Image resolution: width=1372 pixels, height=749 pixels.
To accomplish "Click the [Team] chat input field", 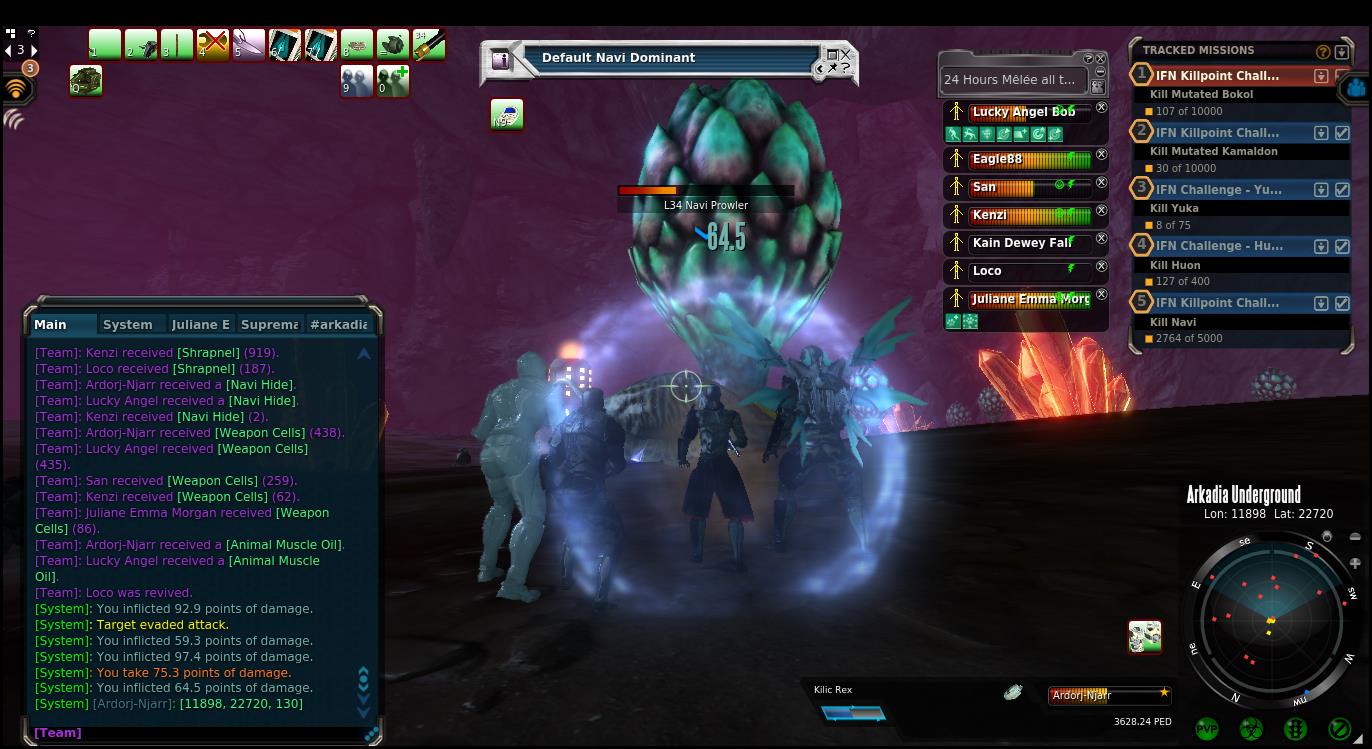I will tap(200, 733).
